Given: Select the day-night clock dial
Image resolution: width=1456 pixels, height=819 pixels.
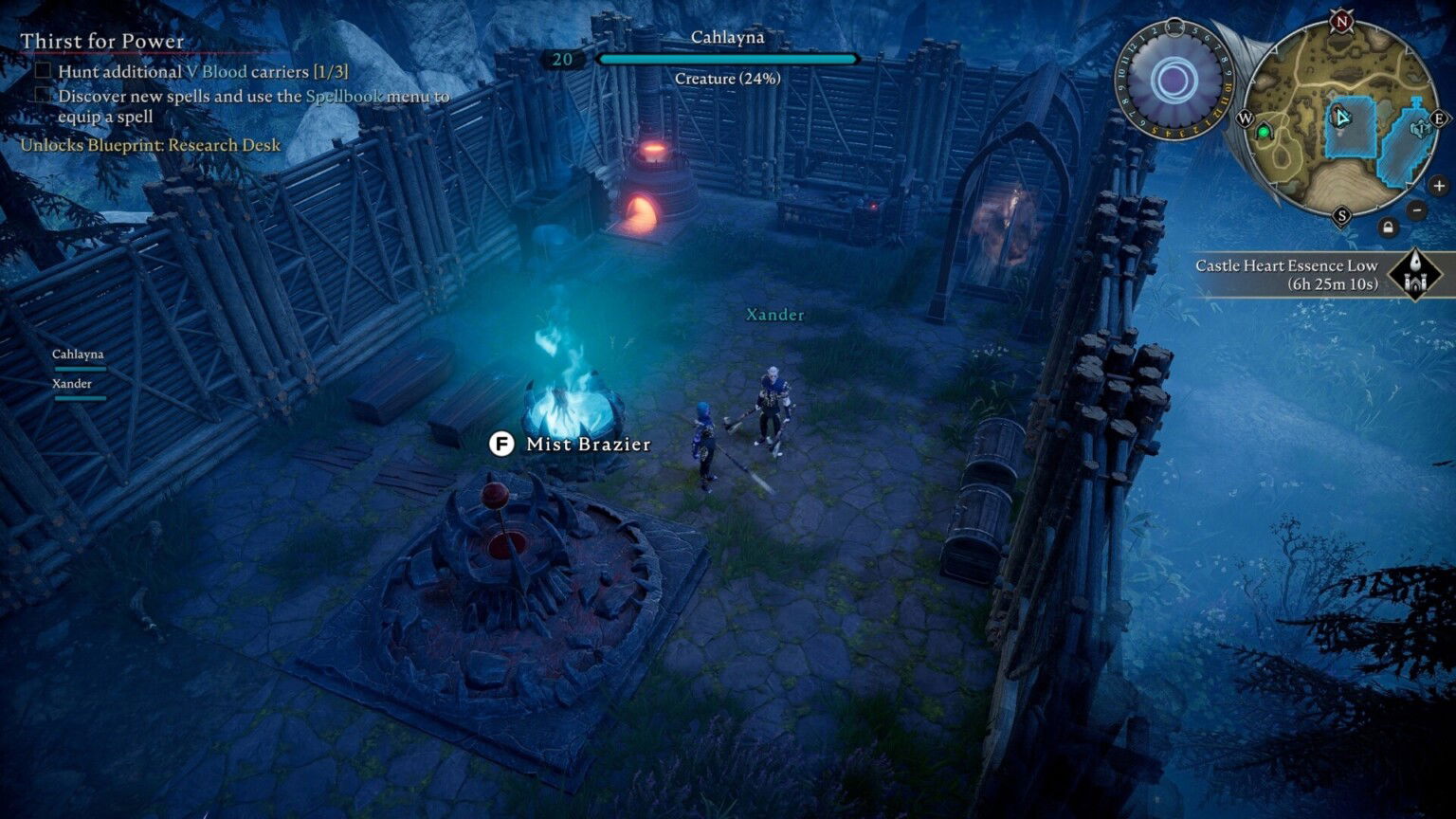Looking at the screenshot, I should tap(1174, 76).
